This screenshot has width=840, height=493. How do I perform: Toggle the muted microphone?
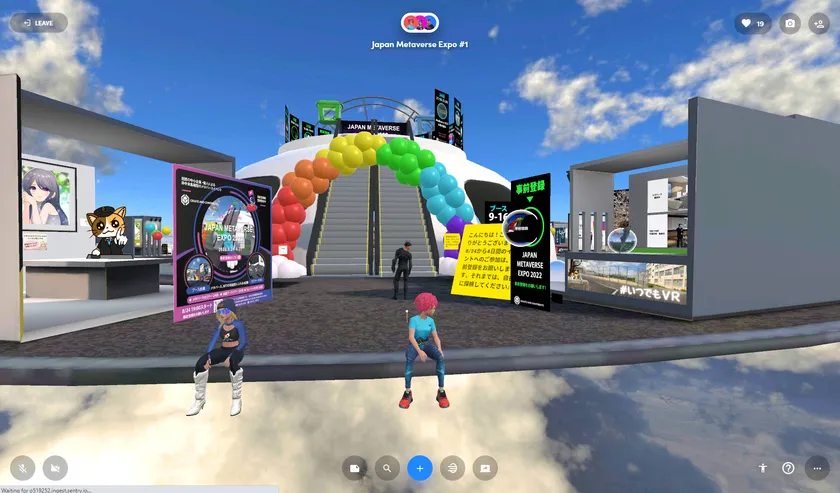pyautogui.click(x=22, y=467)
